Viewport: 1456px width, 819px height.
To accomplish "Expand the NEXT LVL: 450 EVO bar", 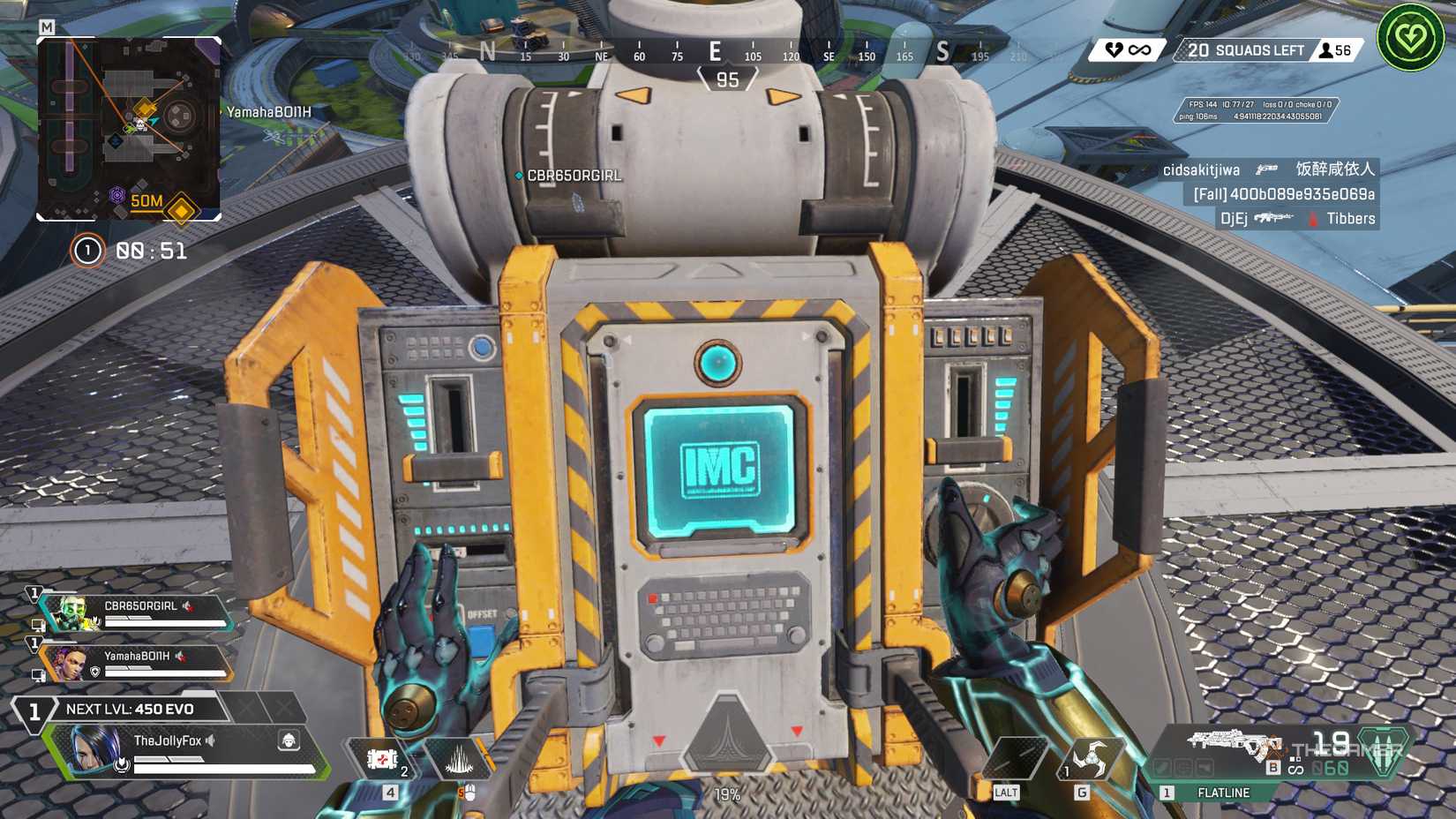I will click(x=131, y=709).
